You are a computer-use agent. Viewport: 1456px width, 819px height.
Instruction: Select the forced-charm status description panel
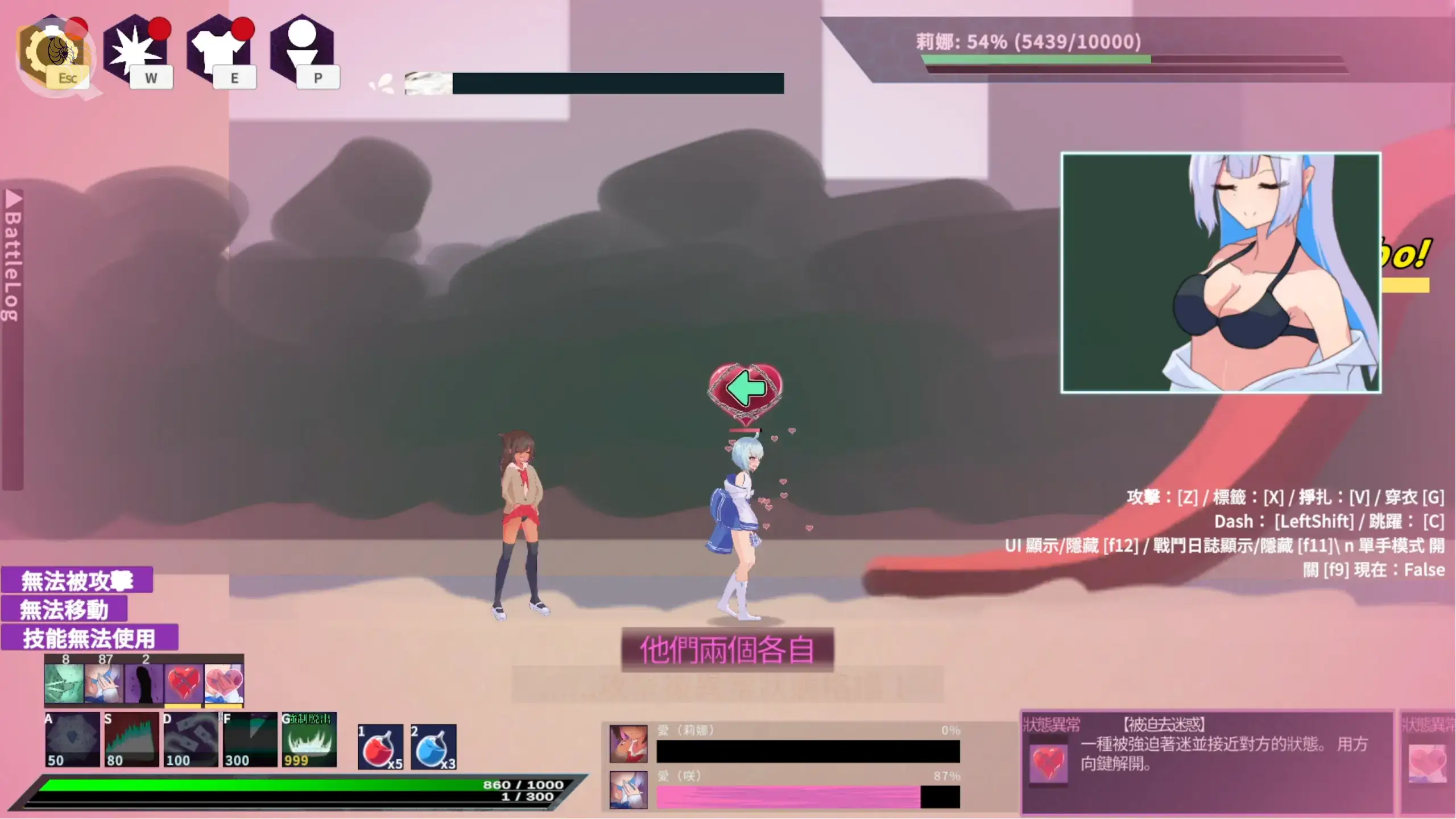(x=1207, y=761)
